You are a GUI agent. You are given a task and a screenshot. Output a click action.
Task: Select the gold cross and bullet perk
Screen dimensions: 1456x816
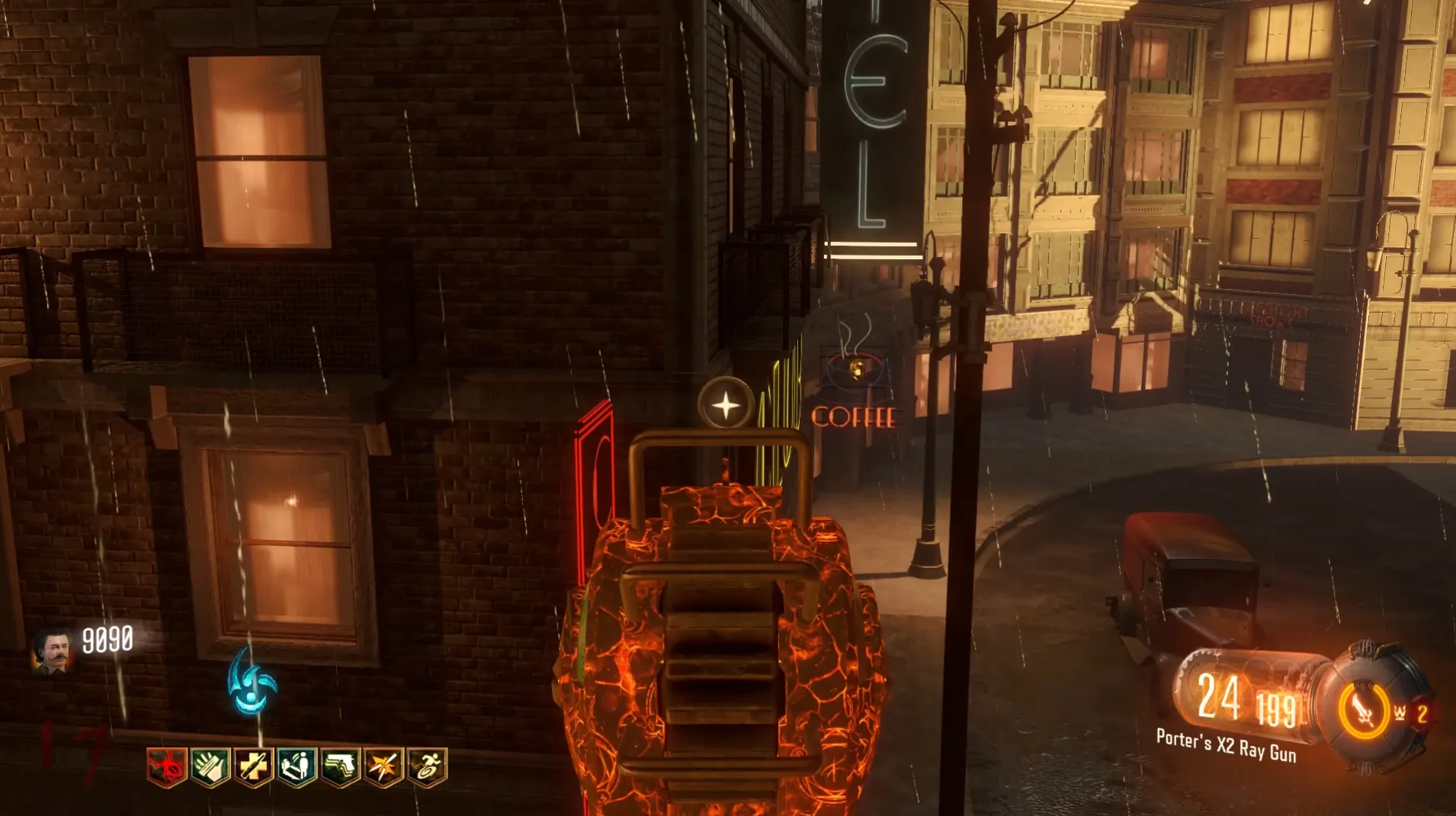[x=253, y=766]
